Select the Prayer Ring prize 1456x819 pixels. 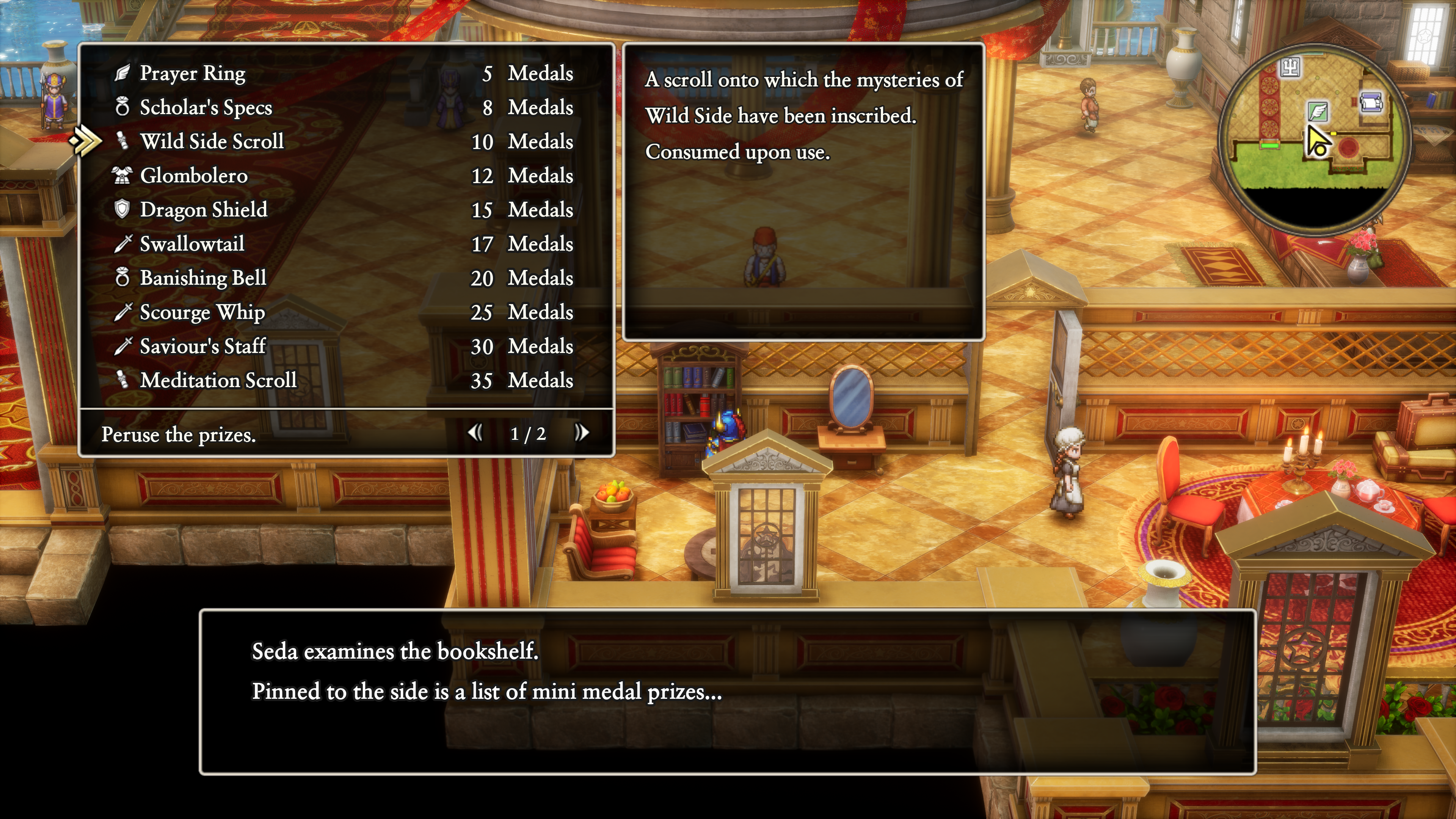(192, 74)
